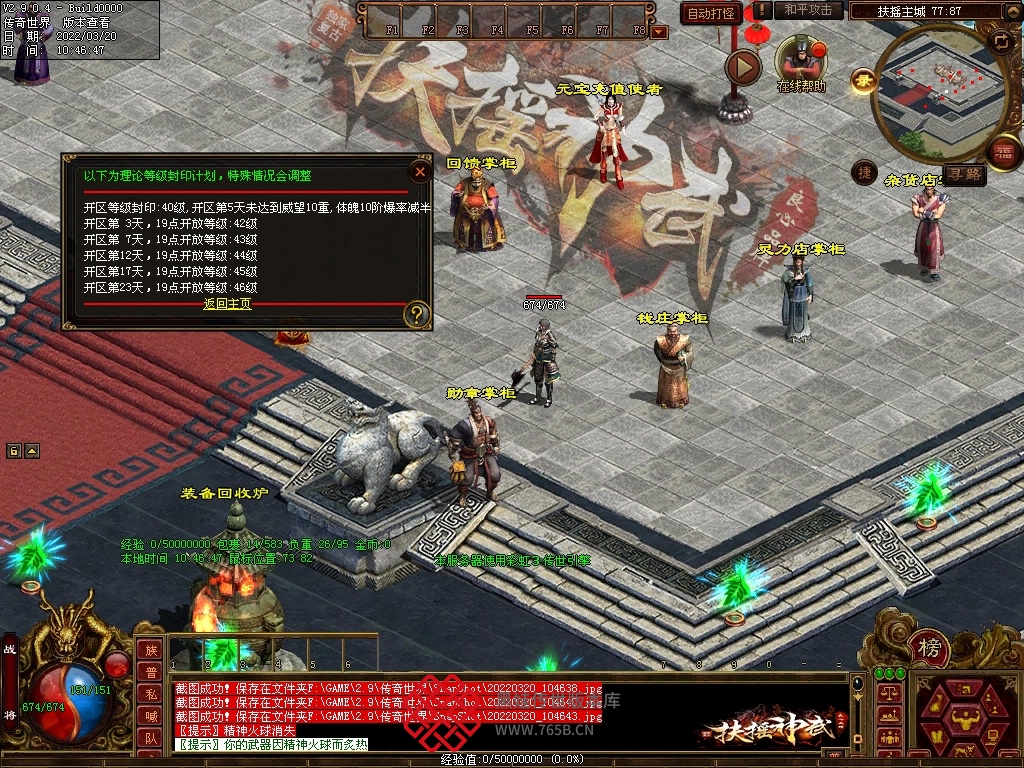The width and height of the screenshot is (1024, 768).
Task: Select the 私 private chat channel
Action: 149,694
